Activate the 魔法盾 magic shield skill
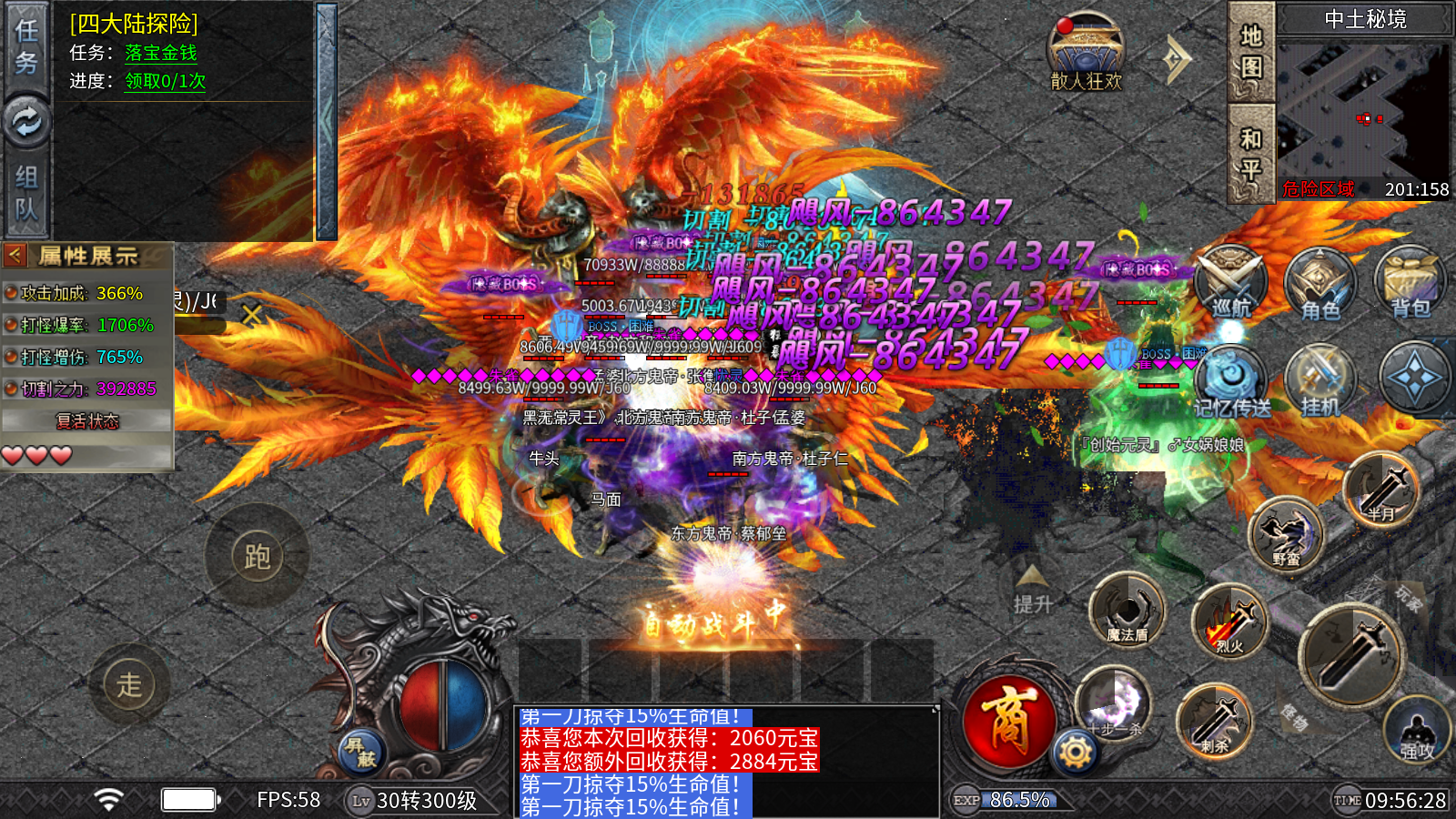 [x=1127, y=609]
